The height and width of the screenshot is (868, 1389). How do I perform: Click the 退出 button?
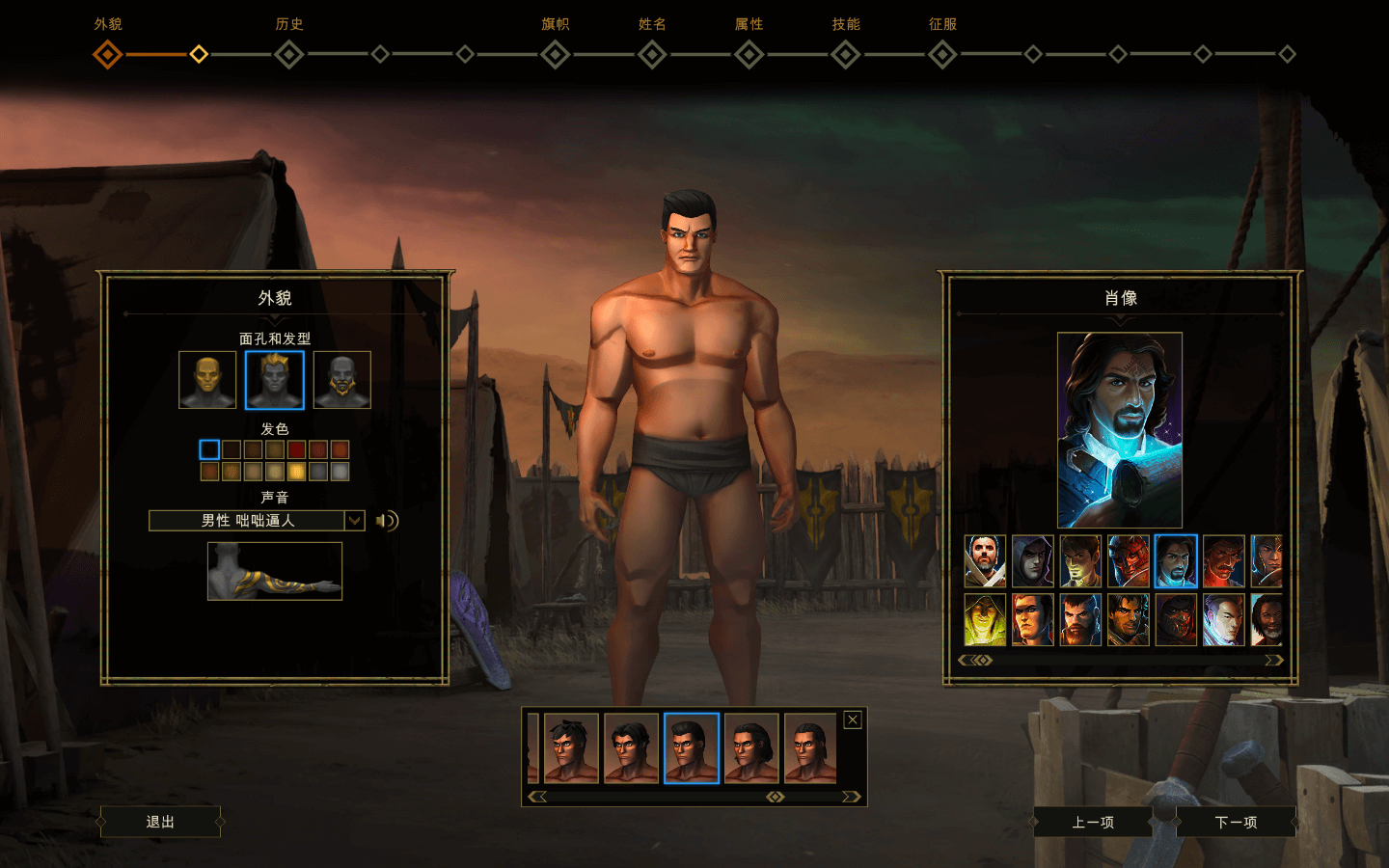[x=160, y=822]
